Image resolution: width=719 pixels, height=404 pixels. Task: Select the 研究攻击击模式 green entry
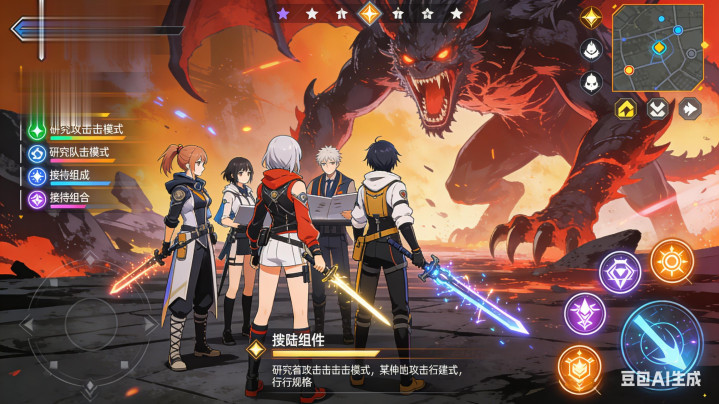78,130
